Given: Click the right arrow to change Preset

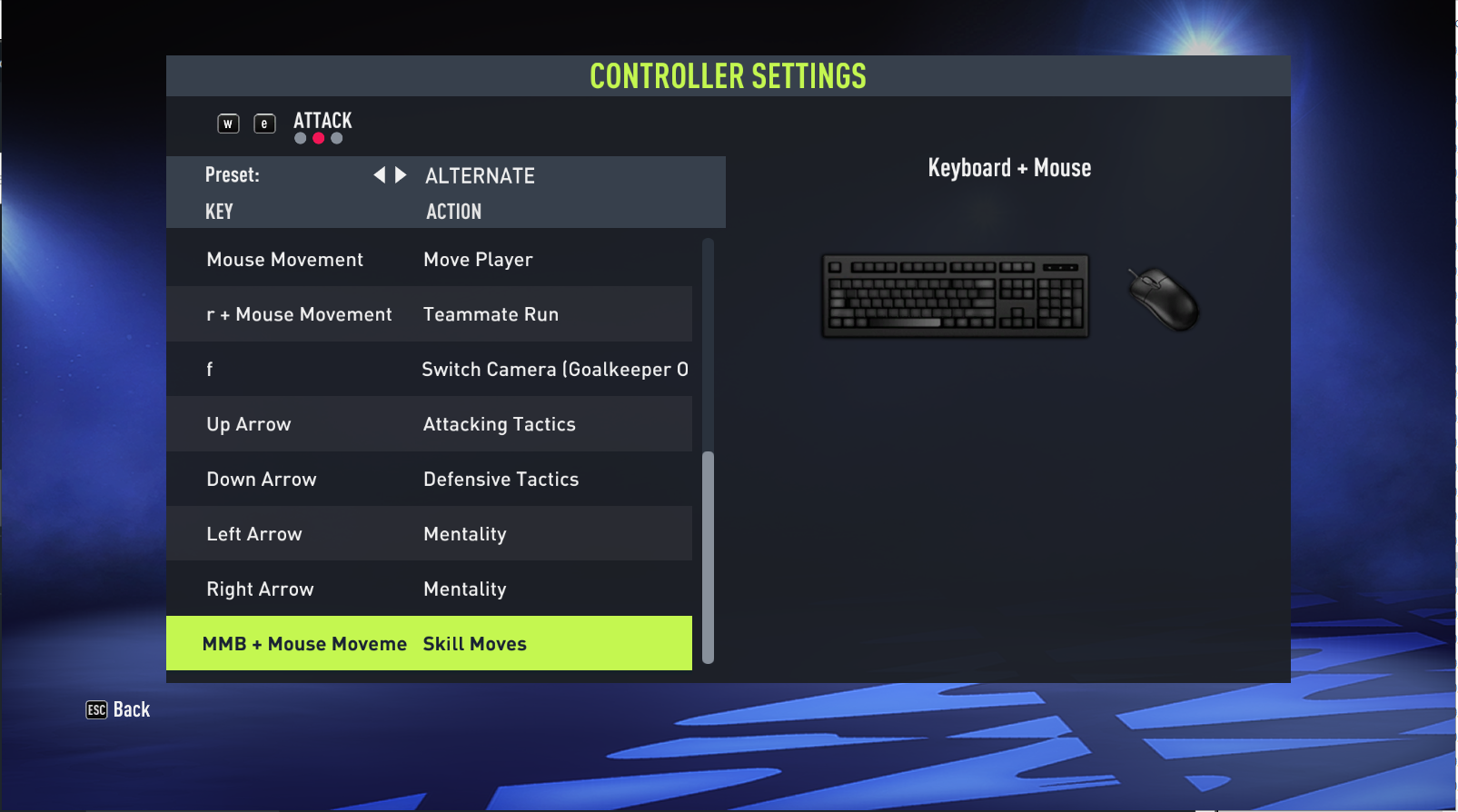Looking at the screenshot, I should [400, 174].
